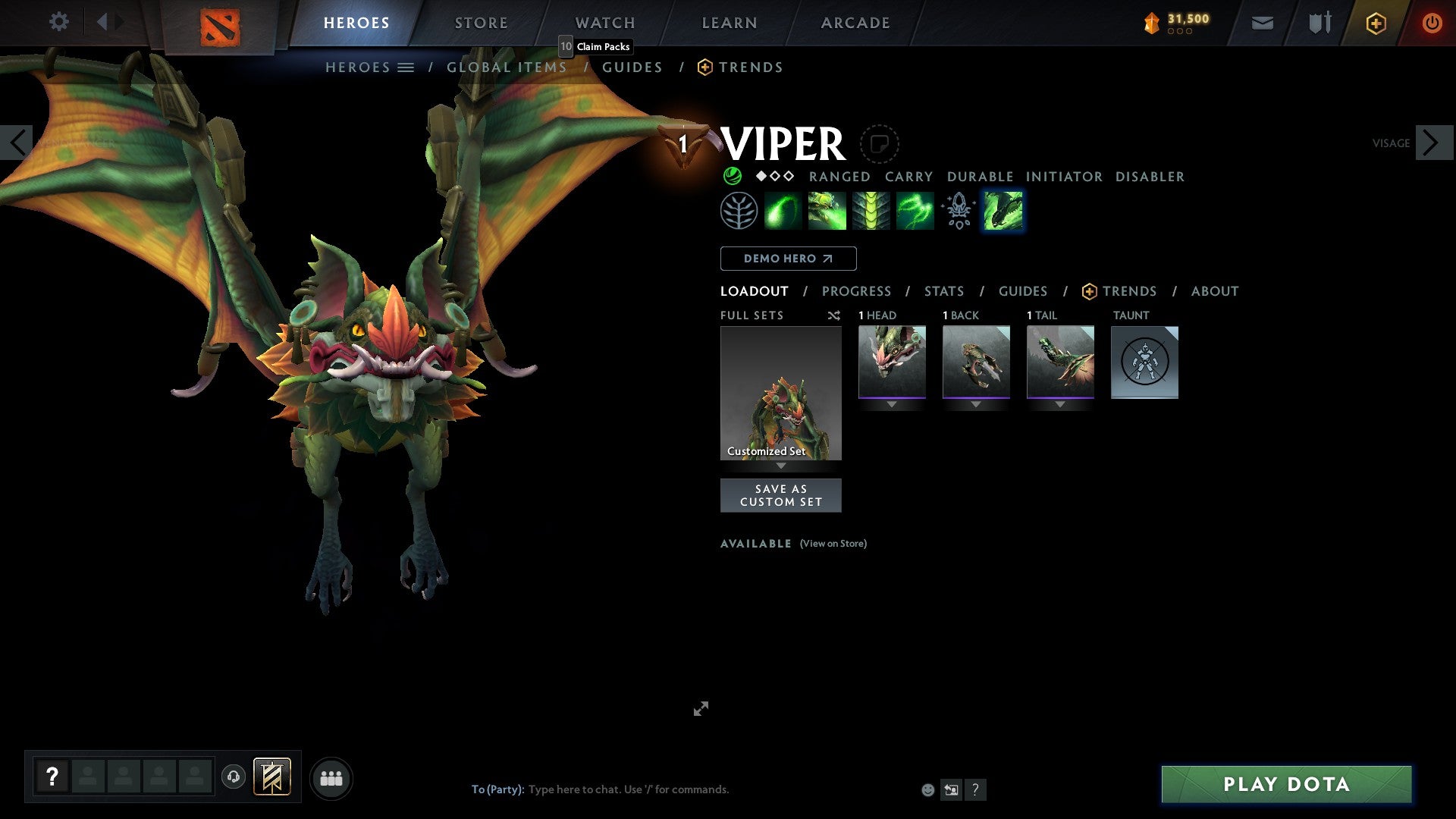This screenshot has width=1456, height=819.
Task: Click Viper's Corrosive Skin ability icon
Action: 871,211
